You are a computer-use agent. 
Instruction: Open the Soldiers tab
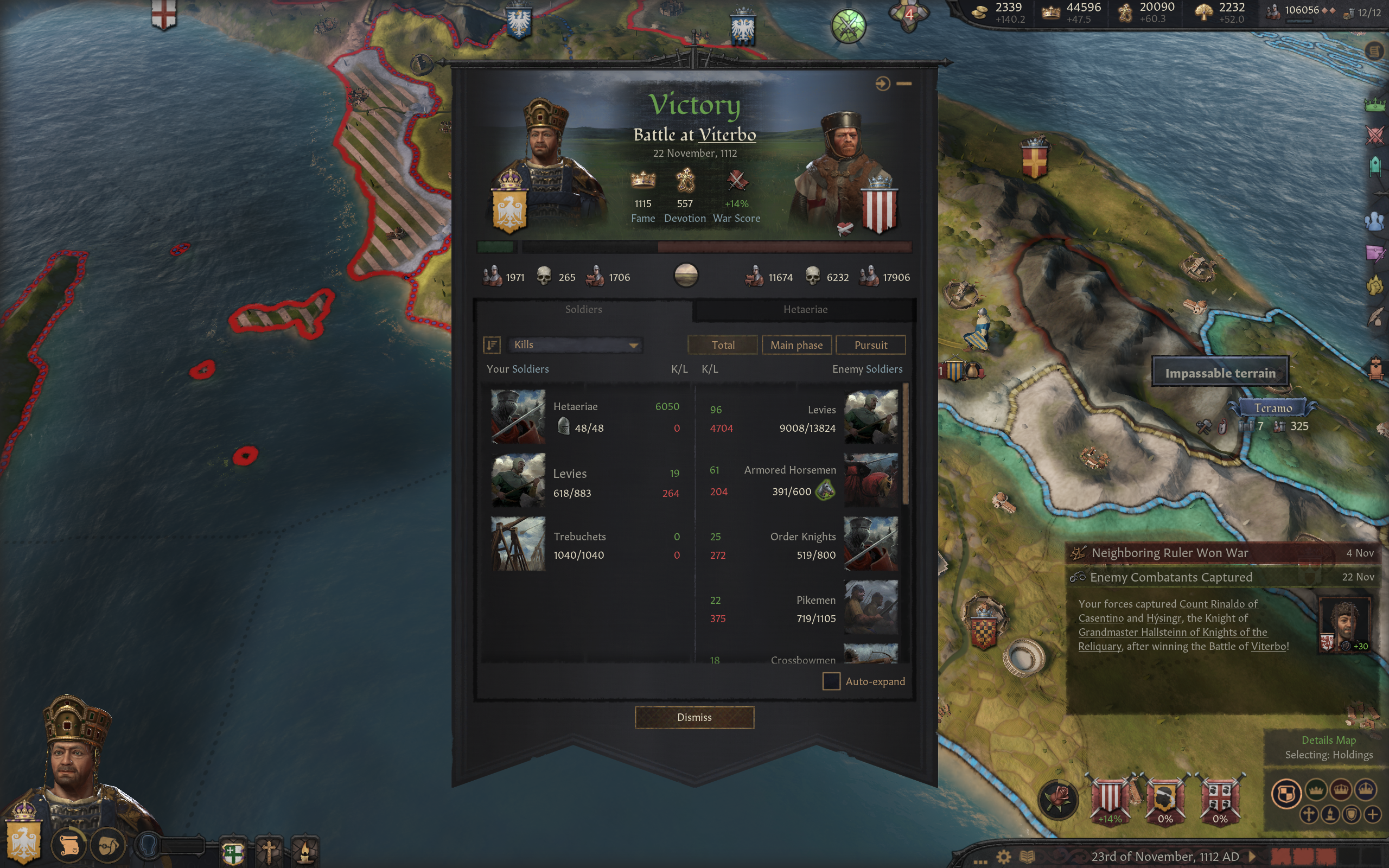coord(583,309)
